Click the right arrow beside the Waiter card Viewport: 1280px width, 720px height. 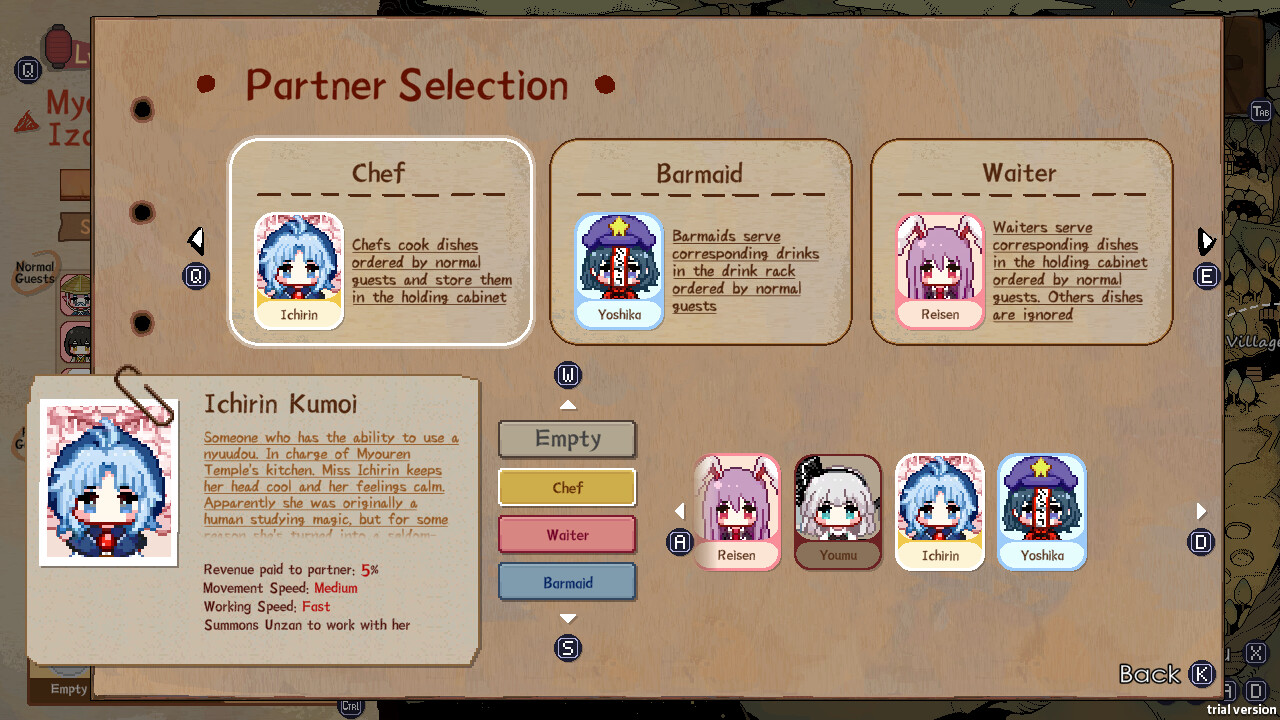pos(1205,240)
